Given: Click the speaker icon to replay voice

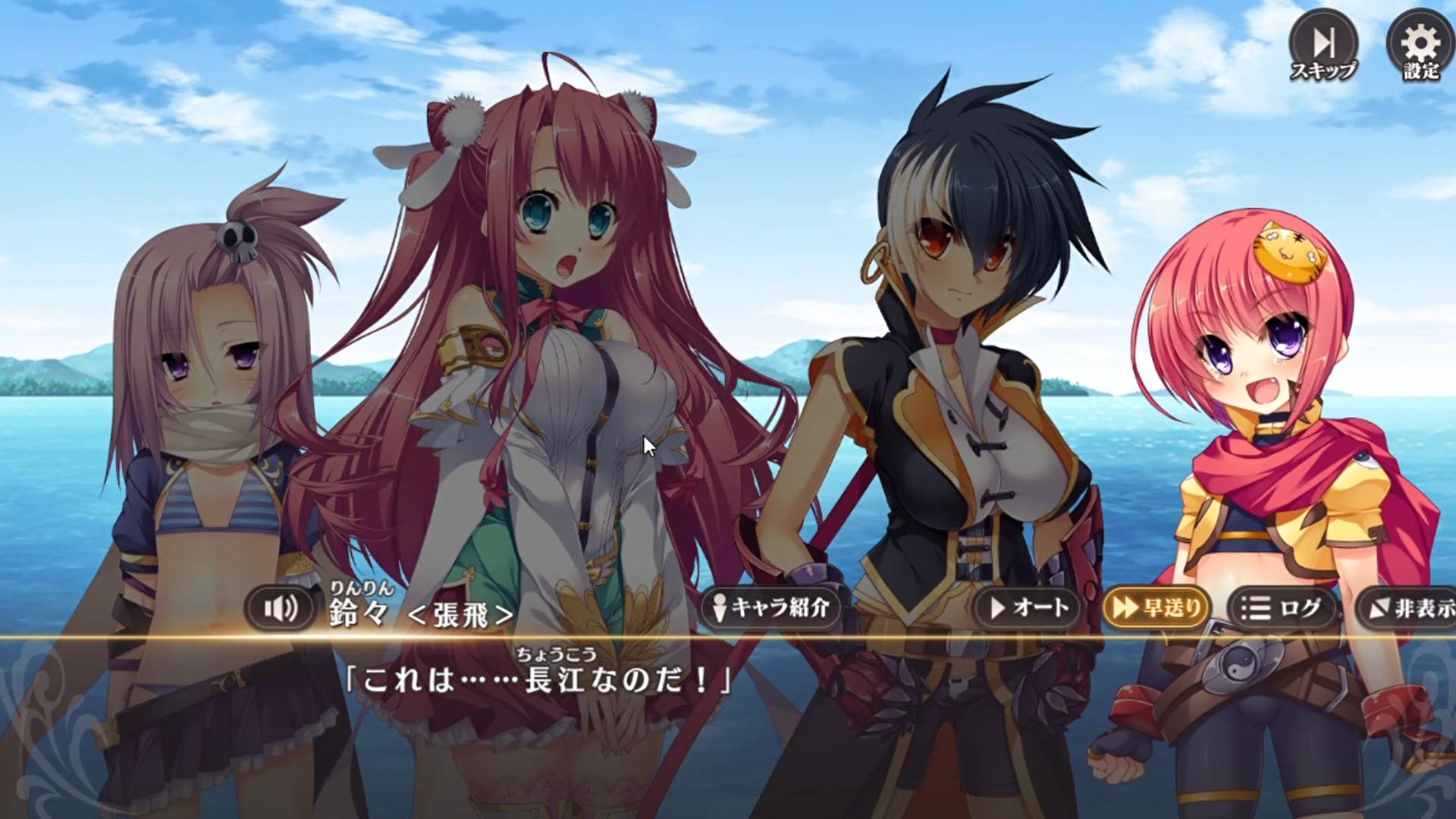Looking at the screenshot, I should (281, 607).
